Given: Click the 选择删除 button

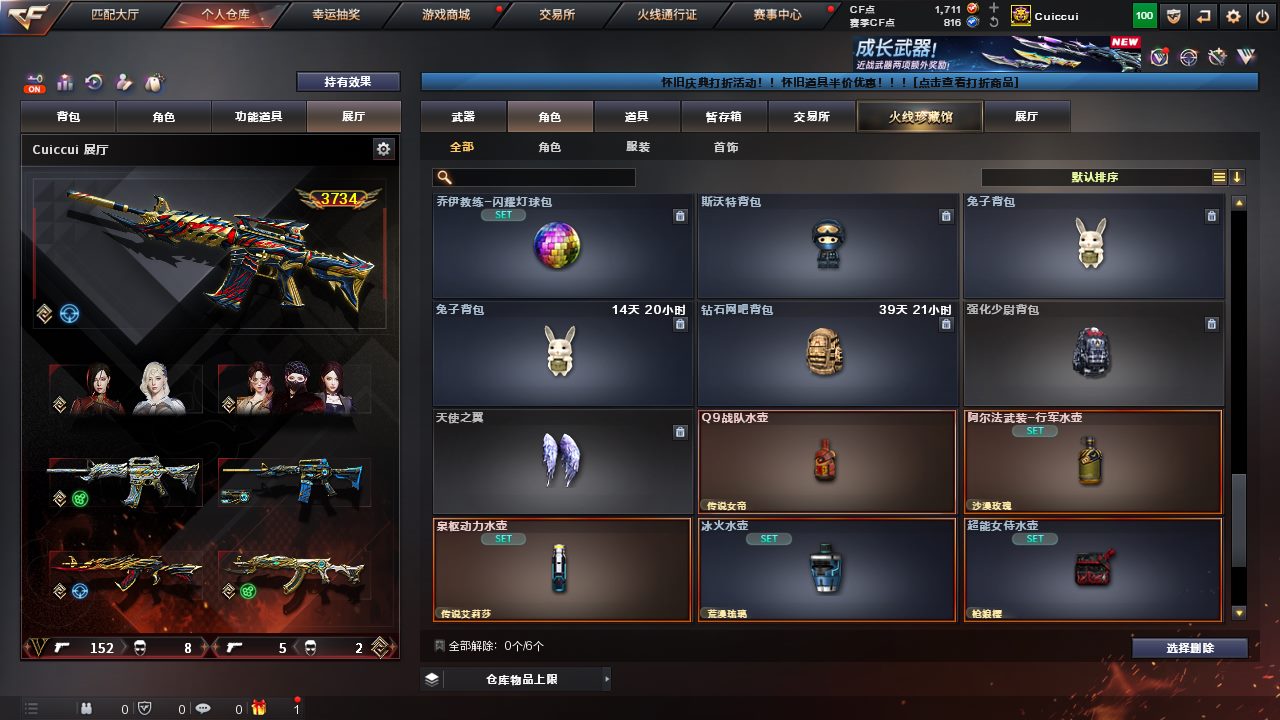Looking at the screenshot, I should coord(1189,648).
